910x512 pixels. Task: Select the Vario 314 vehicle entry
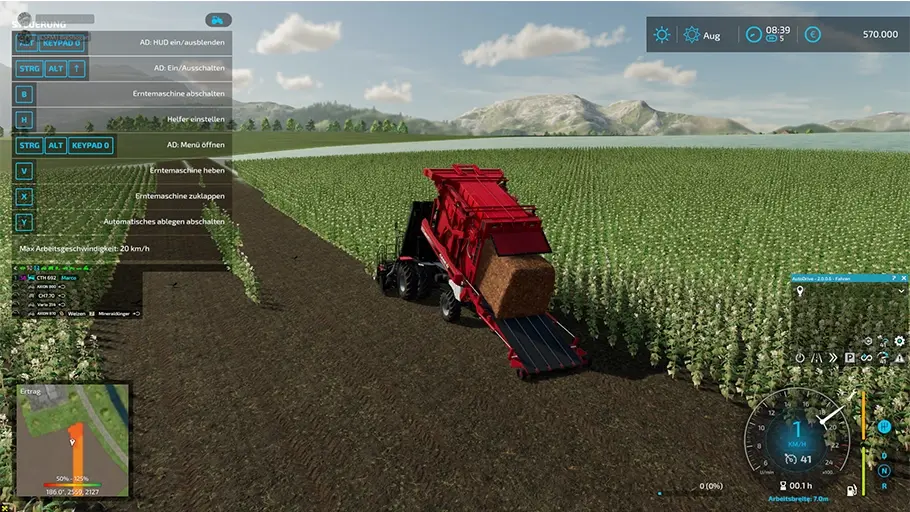pyautogui.click(x=46, y=305)
